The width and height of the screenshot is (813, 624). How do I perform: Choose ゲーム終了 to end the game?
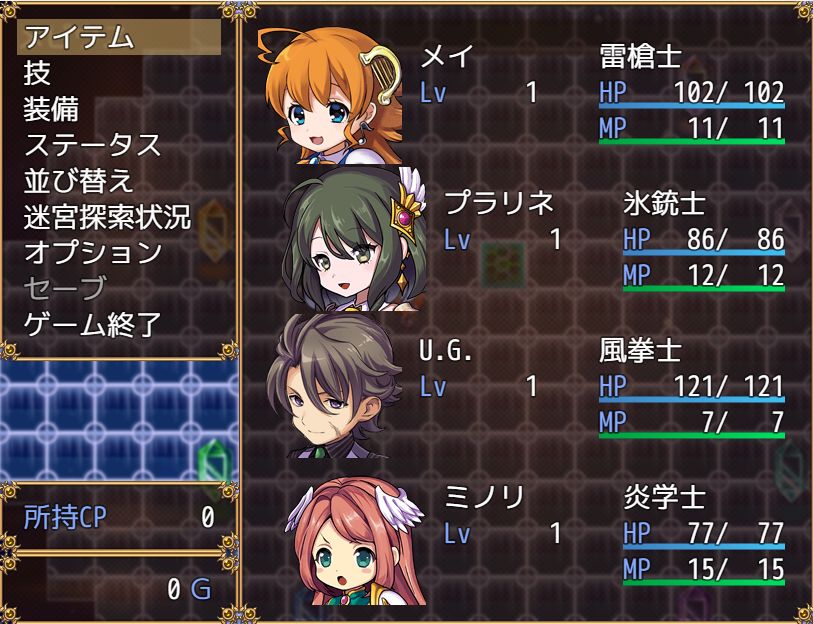pyautogui.click(x=92, y=325)
